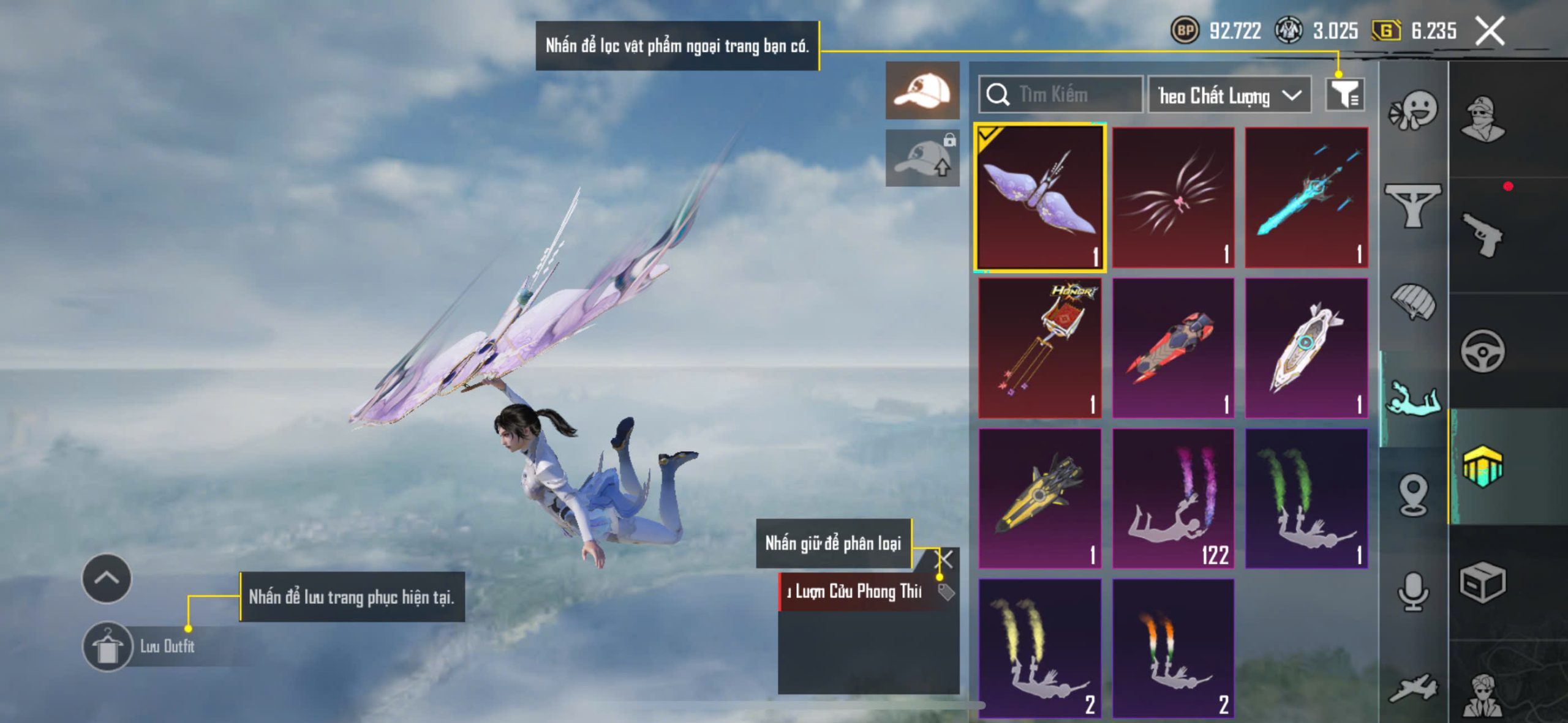Open the Theo Chất Lượng sort dropdown

click(x=1229, y=96)
